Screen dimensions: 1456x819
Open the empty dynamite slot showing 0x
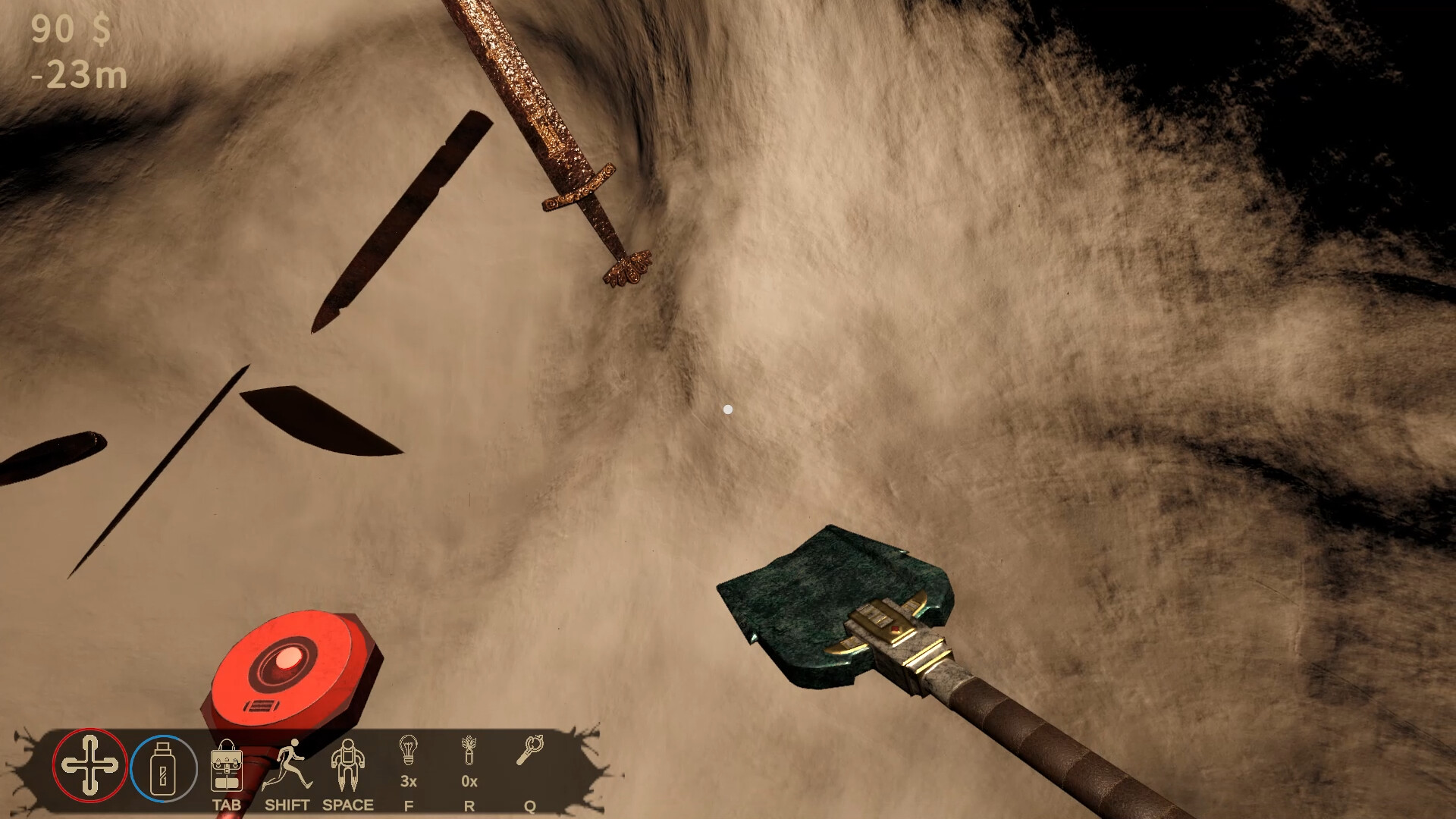(469, 781)
